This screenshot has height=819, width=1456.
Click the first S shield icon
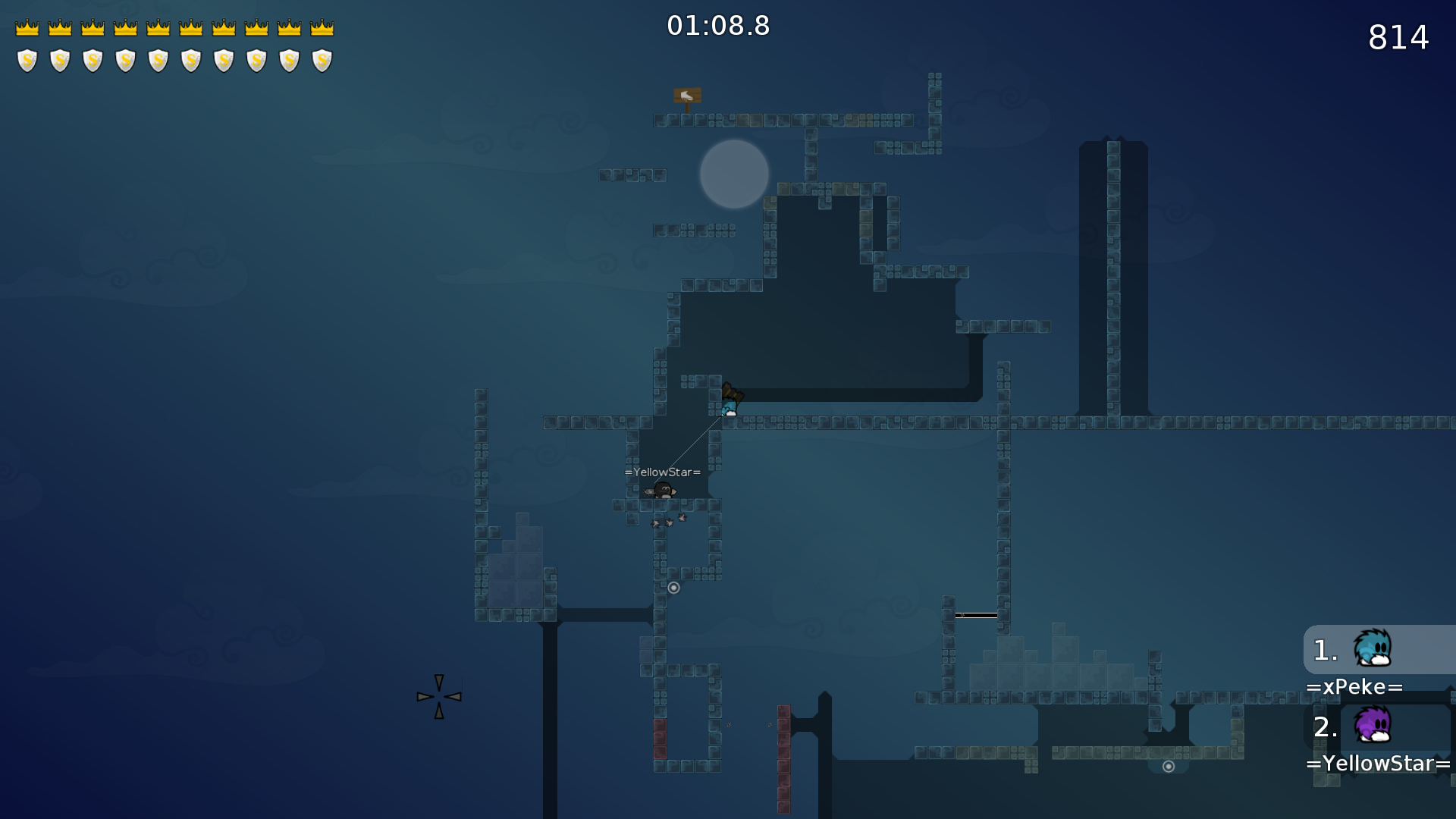coord(27,58)
